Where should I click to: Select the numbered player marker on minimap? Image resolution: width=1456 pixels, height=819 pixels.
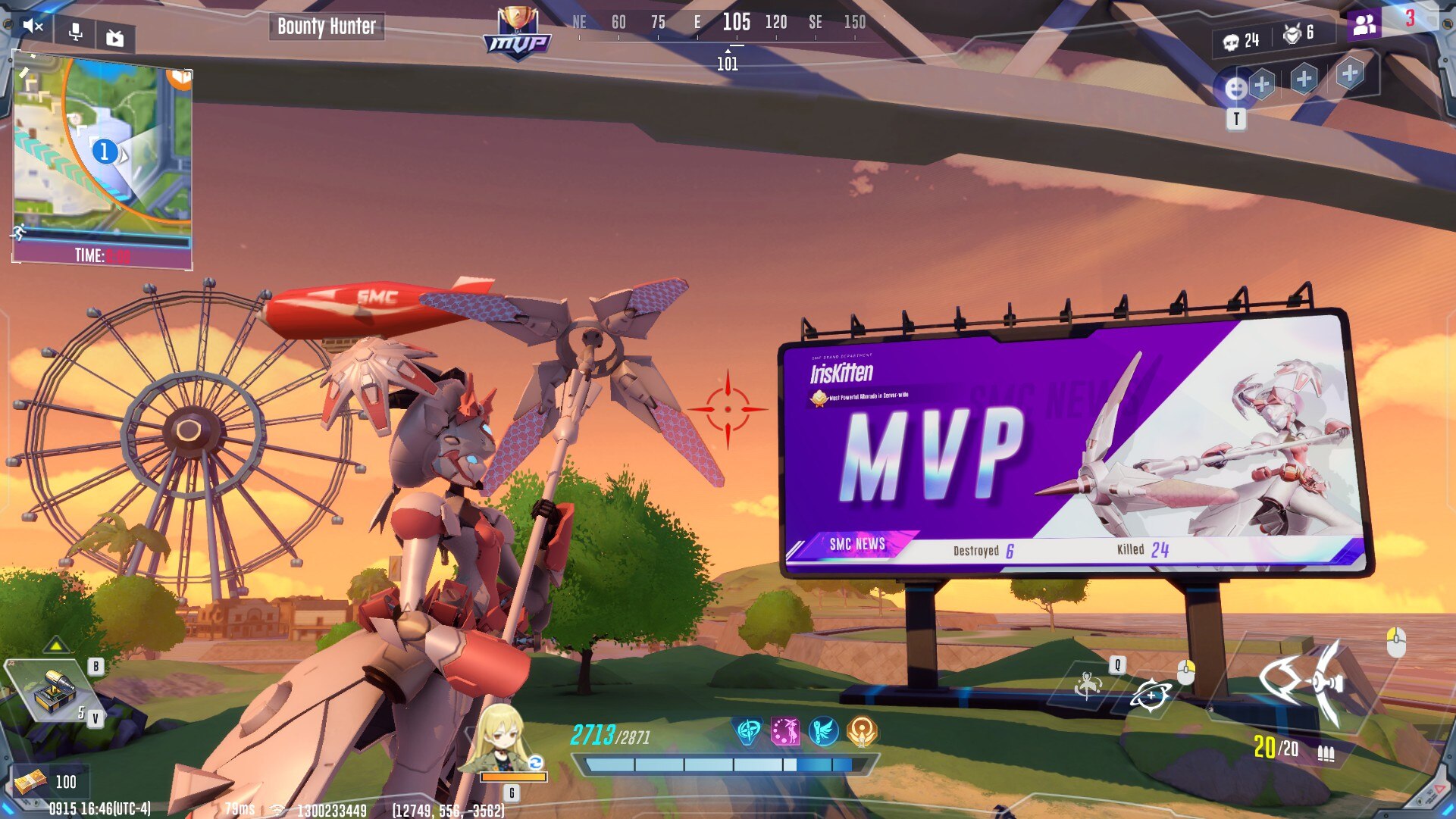click(105, 152)
